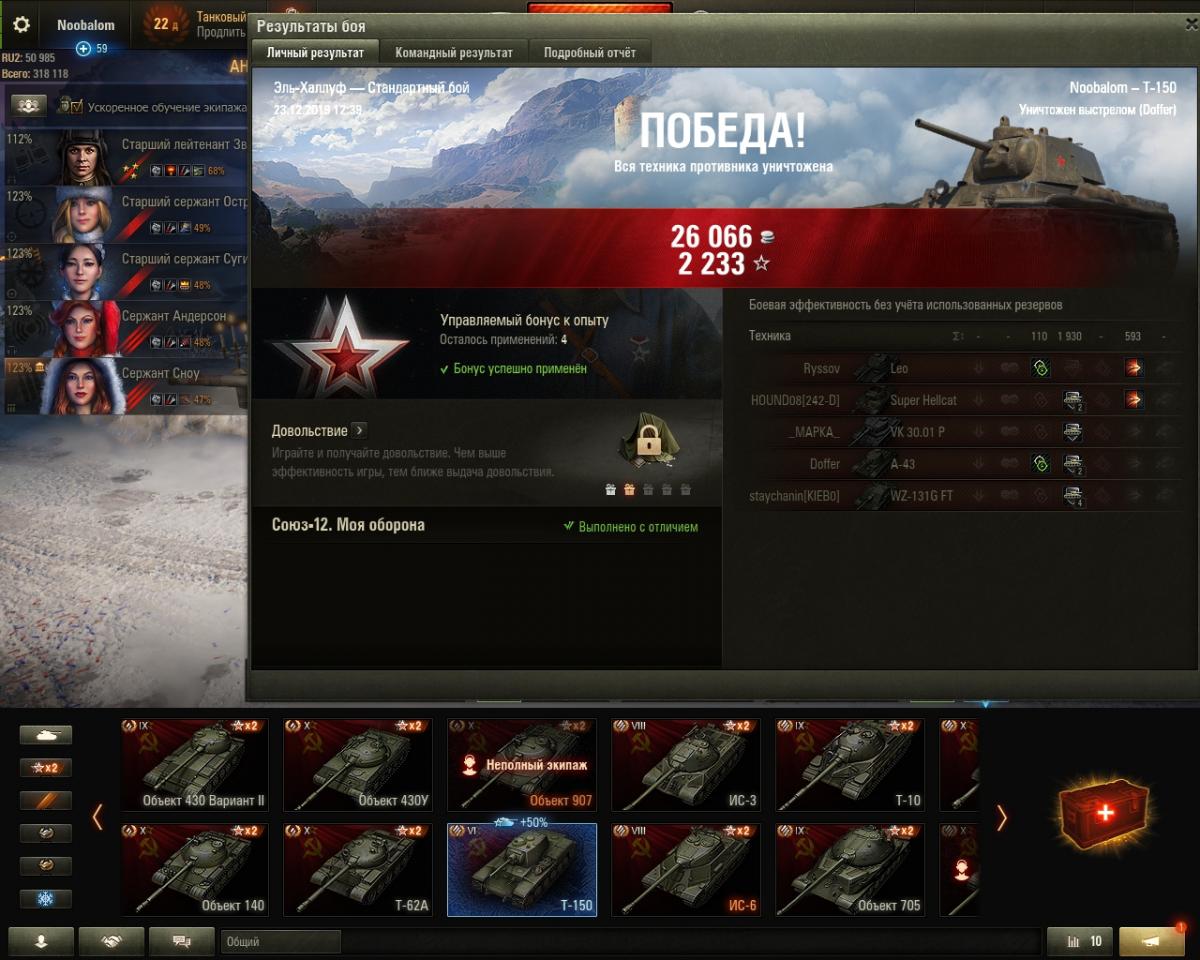Expand the Довольствие section arrow
The height and width of the screenshot is (960, 1200).
(x=360, y=431)
